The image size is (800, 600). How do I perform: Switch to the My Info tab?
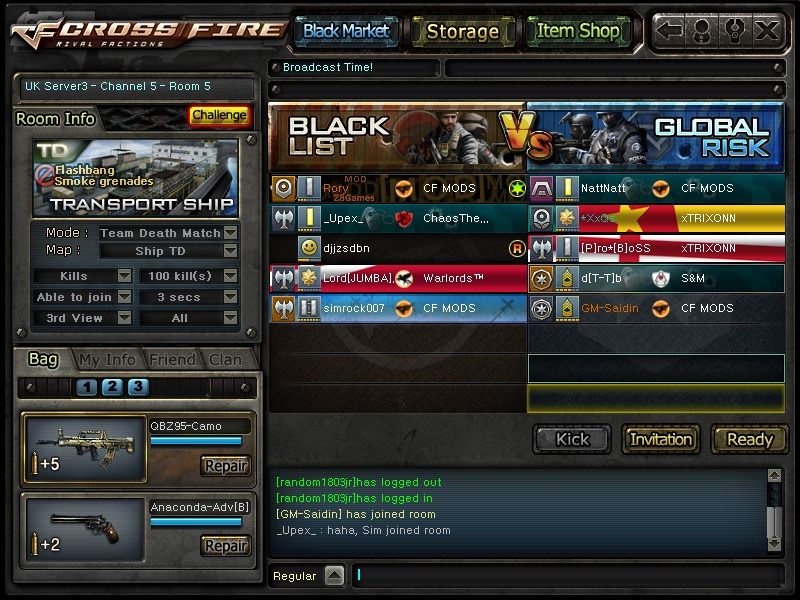pos(107,360)
